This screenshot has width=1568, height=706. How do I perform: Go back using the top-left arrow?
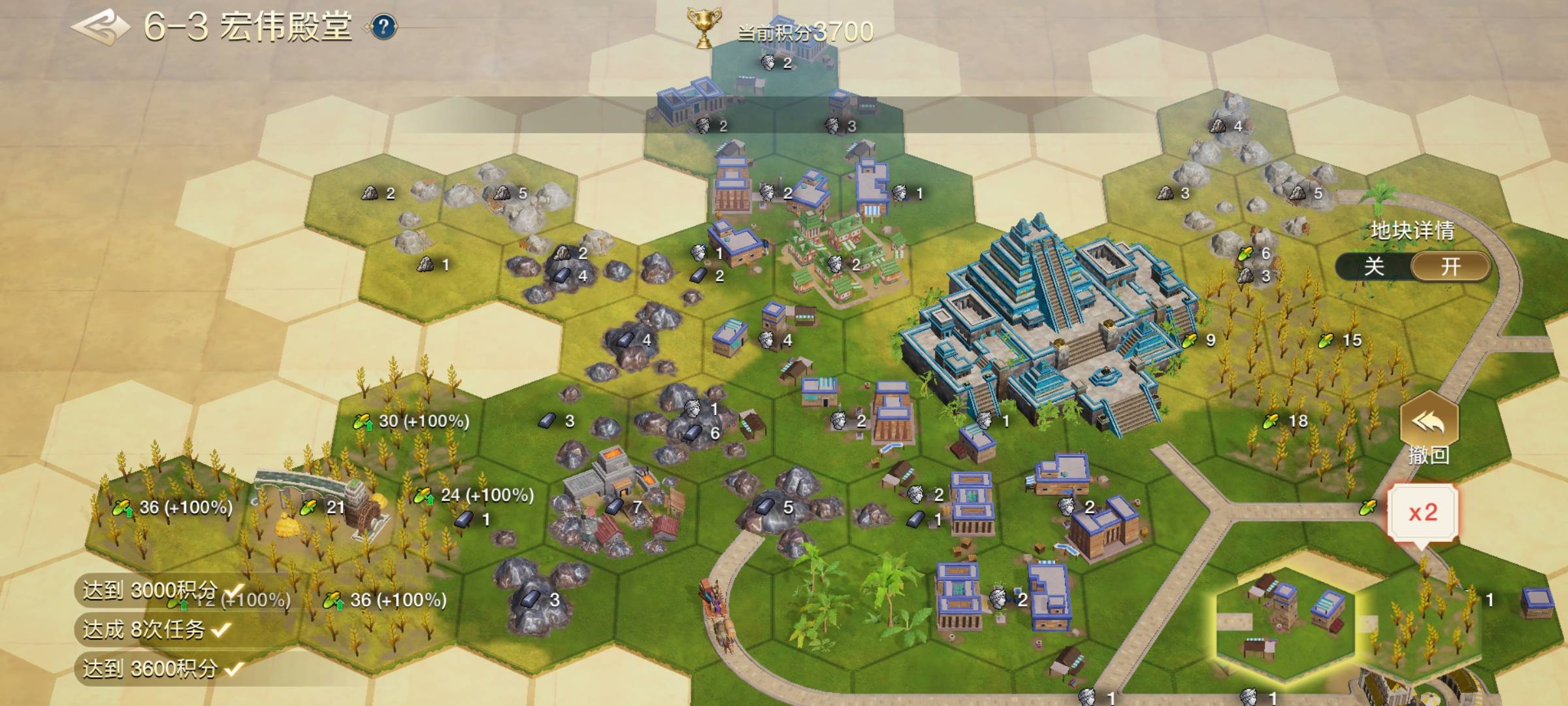coord(100,27)
